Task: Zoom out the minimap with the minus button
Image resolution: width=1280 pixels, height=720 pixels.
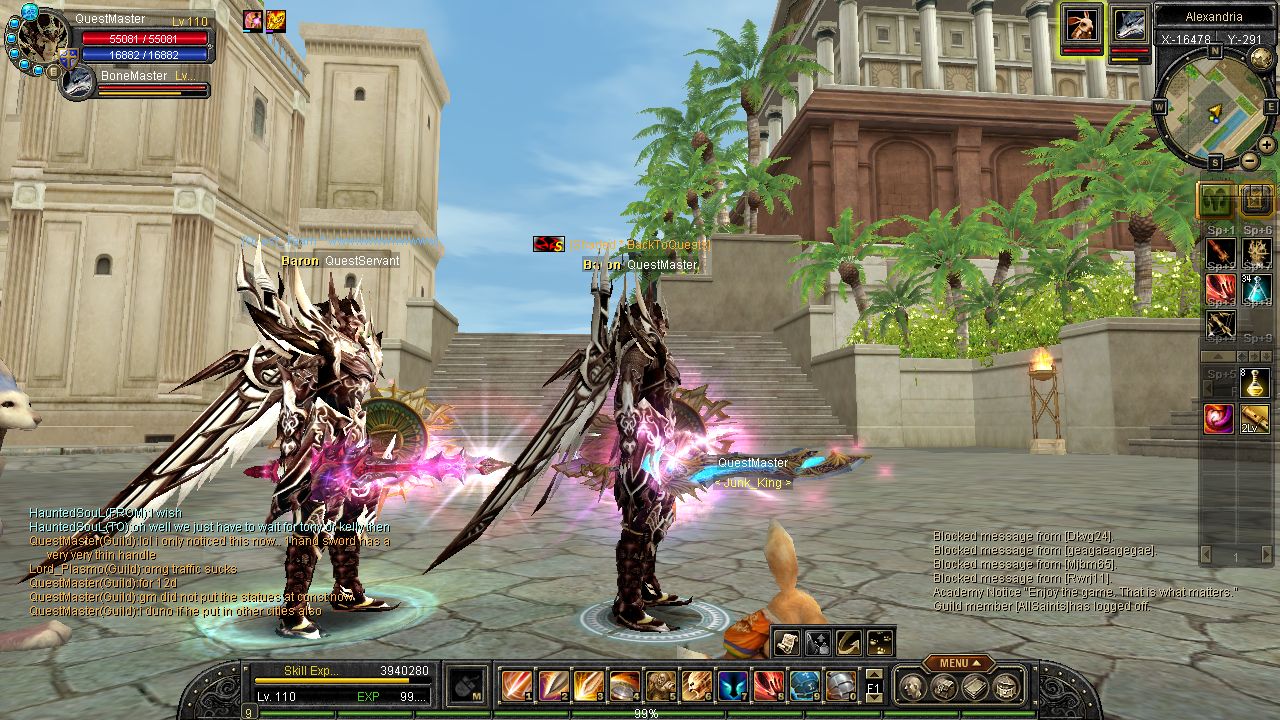Action: click(1249, 160)
